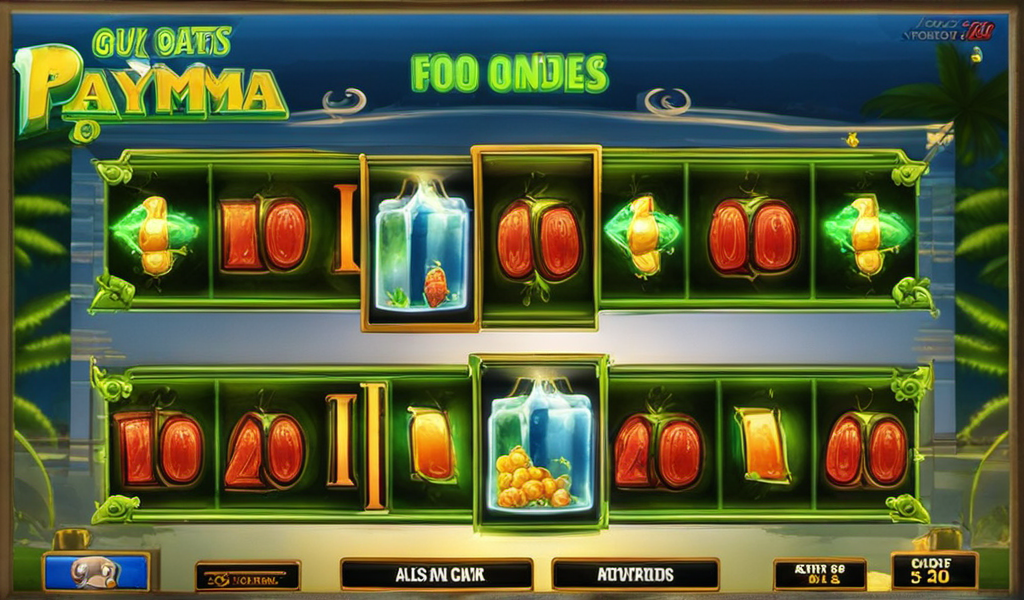Select the small dark button with orange text

(247, 576)
